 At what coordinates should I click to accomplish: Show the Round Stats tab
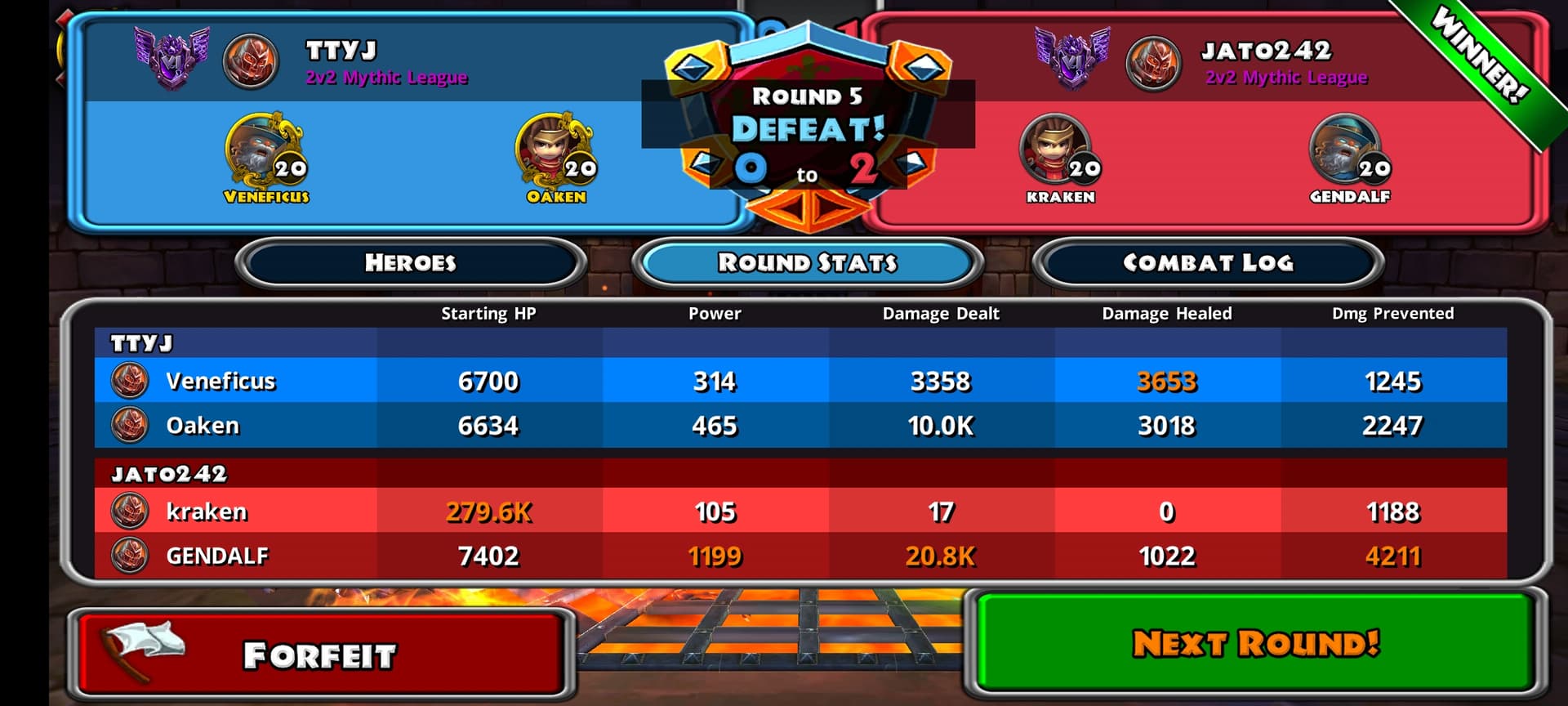807,262
